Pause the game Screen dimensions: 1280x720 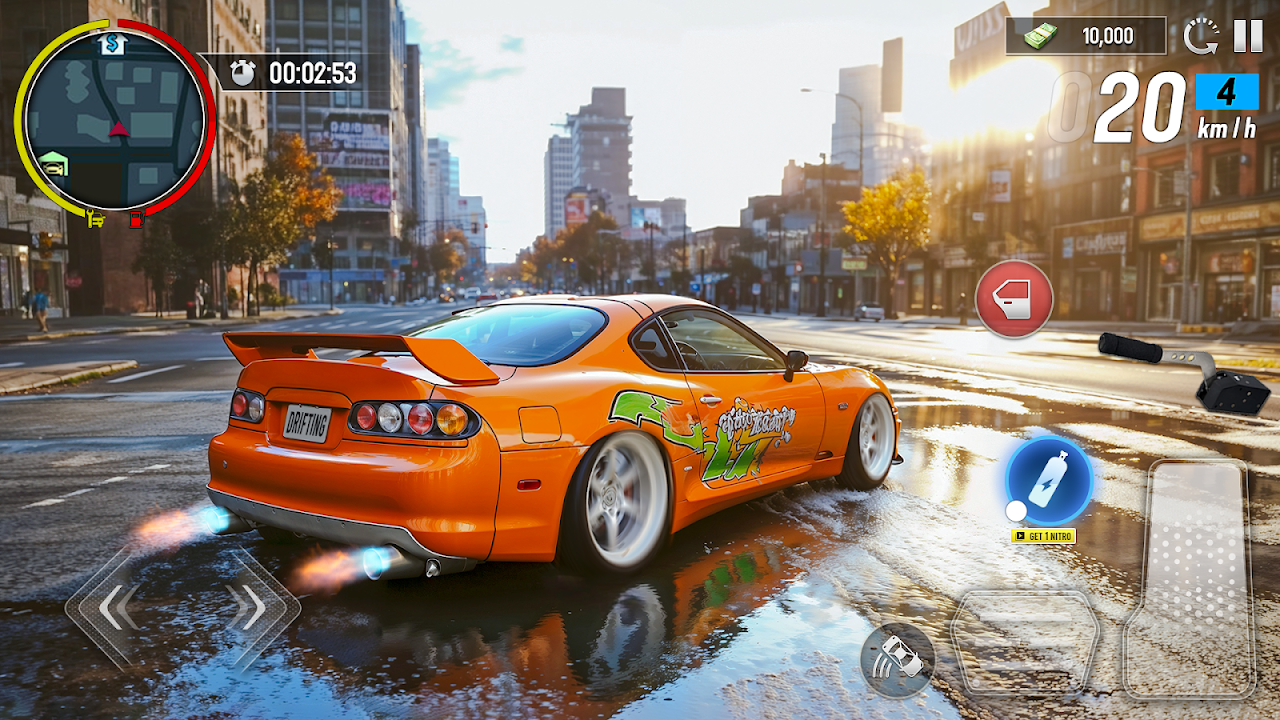(x=1247, y=36)
